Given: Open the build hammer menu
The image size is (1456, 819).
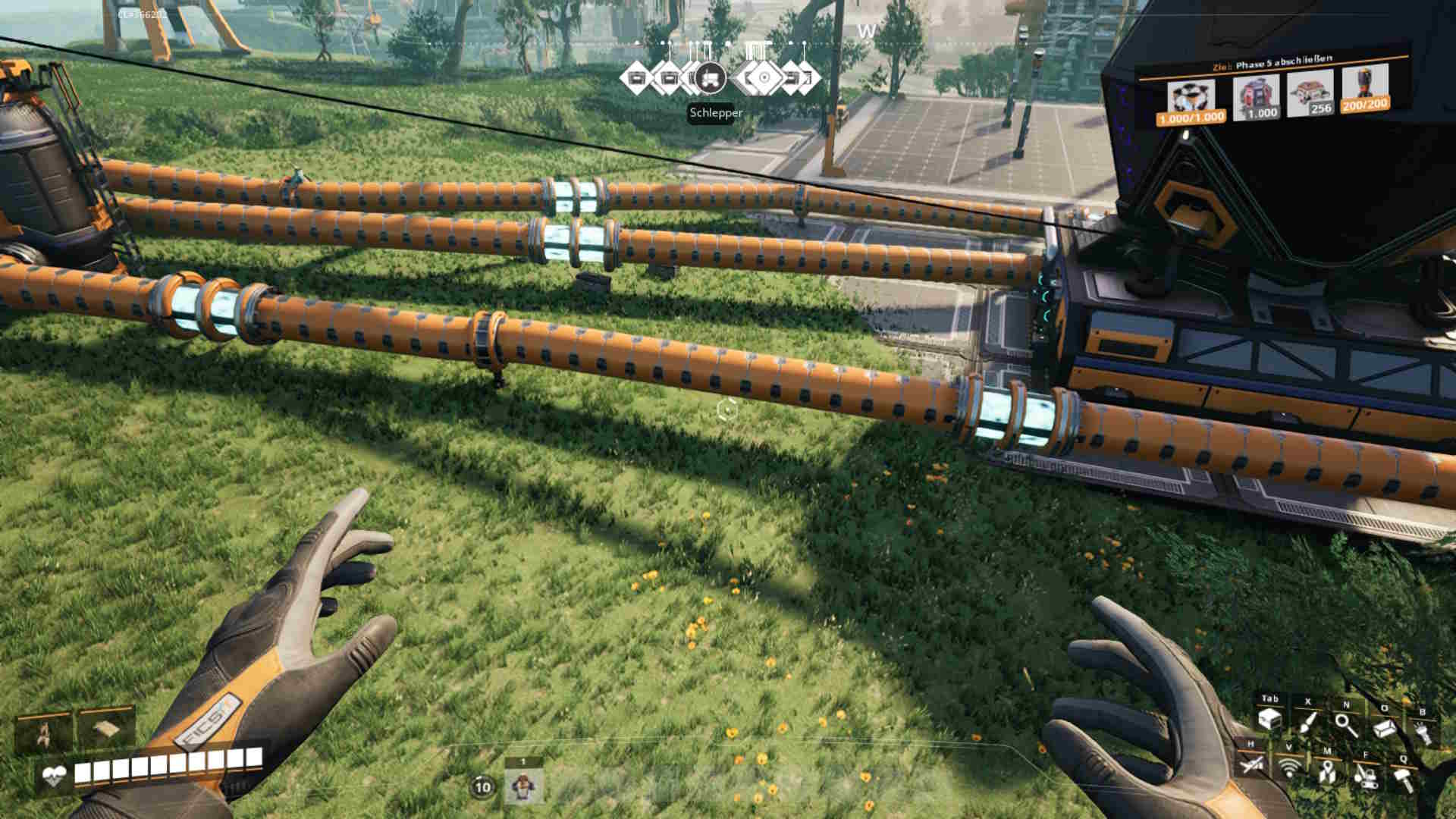Looking at the screenshot, I should [x=1403, y=780].
